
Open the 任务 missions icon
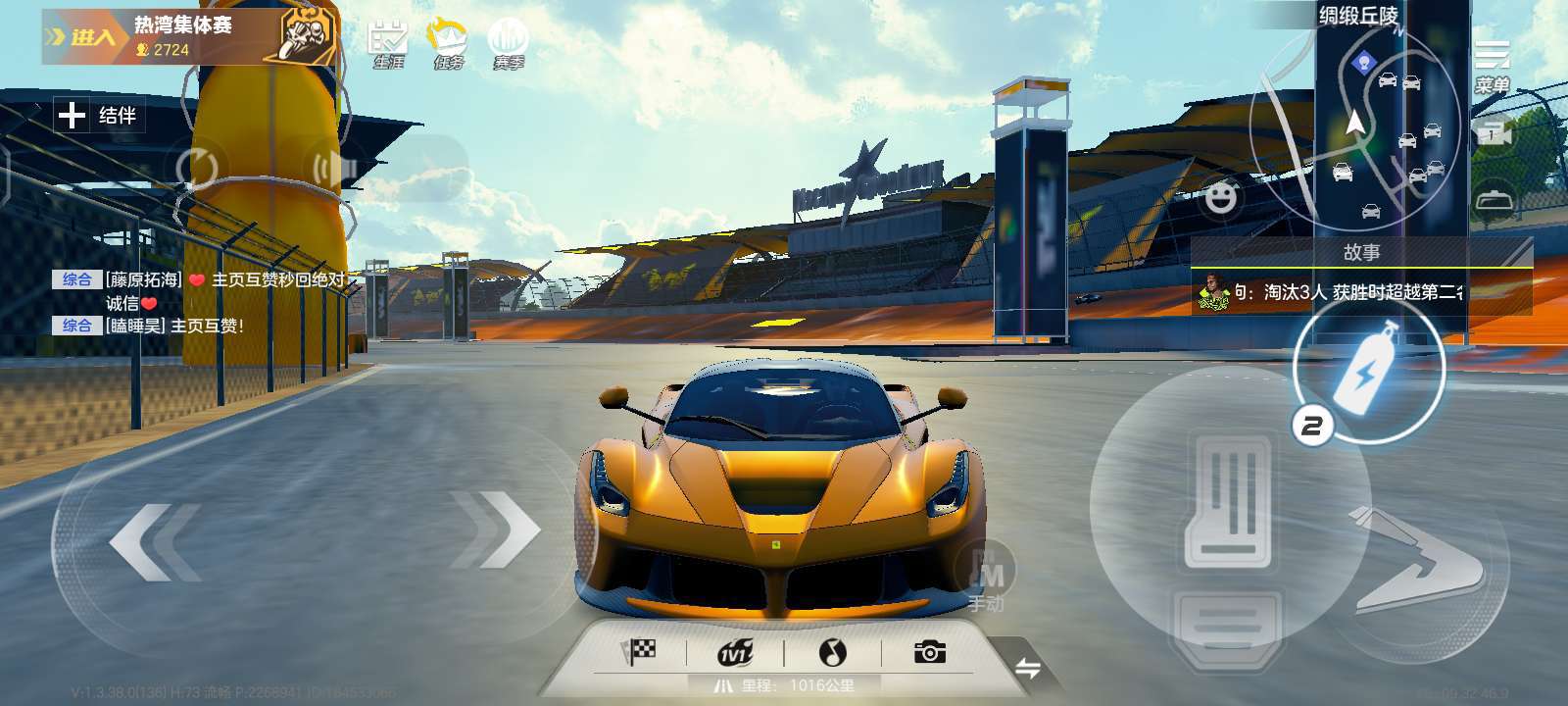coord(448,44)
